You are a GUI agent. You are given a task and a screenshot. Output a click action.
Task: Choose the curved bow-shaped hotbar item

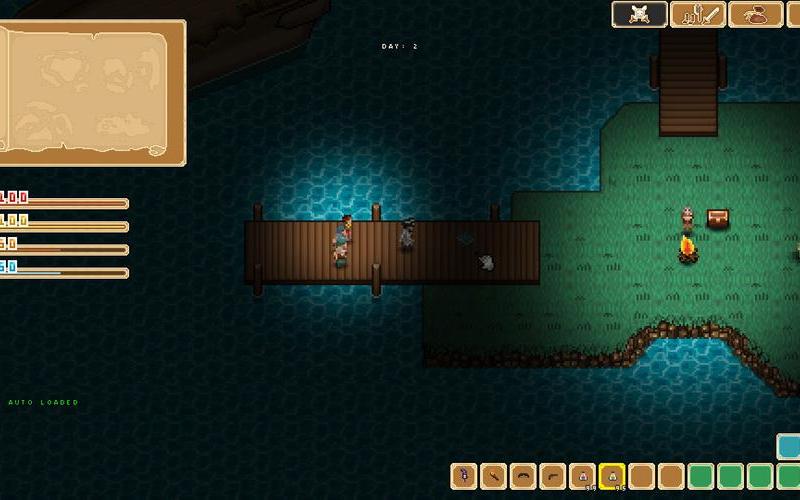tap(523, 476)
